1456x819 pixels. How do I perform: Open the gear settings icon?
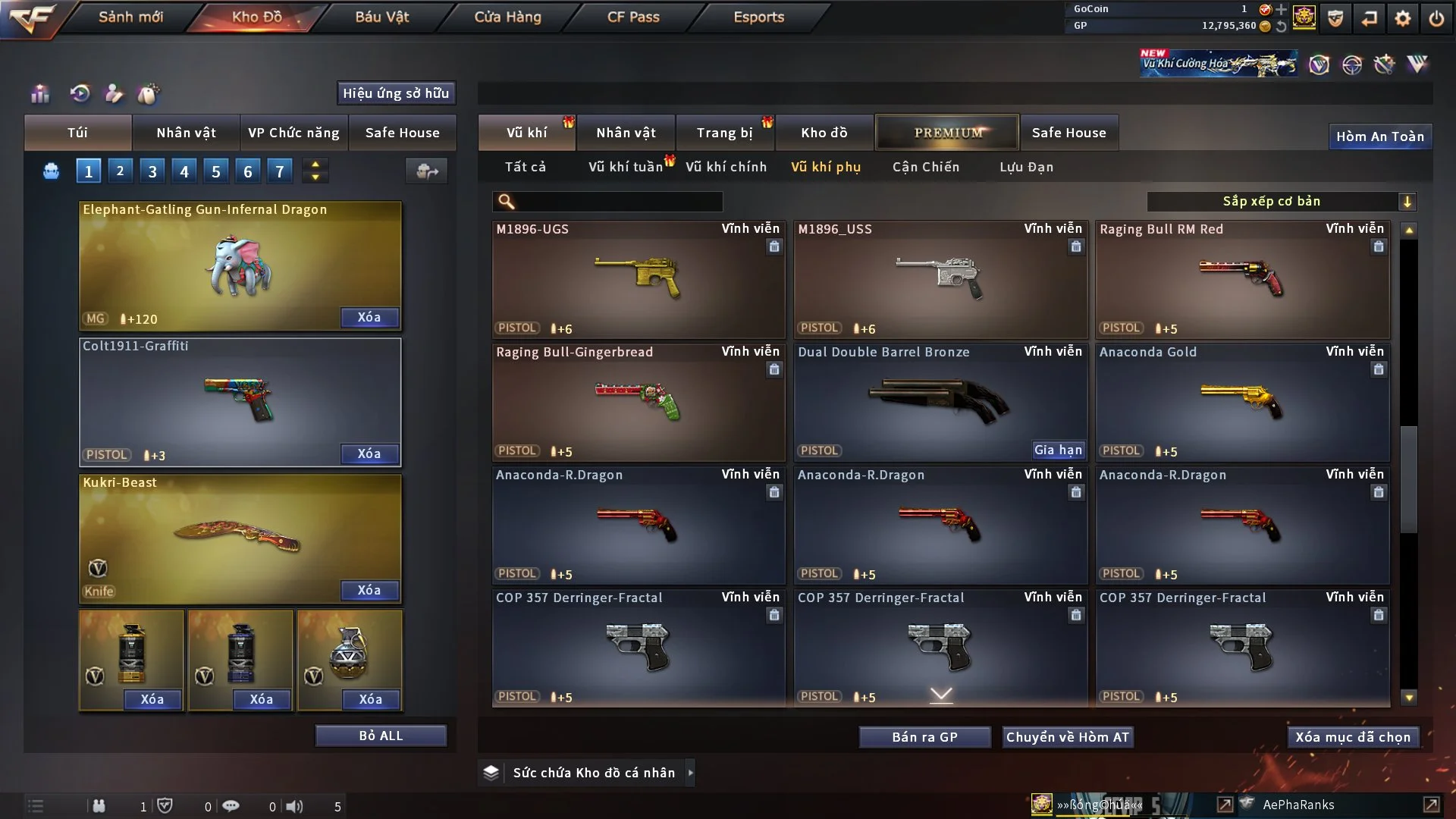click(1403, 18)
